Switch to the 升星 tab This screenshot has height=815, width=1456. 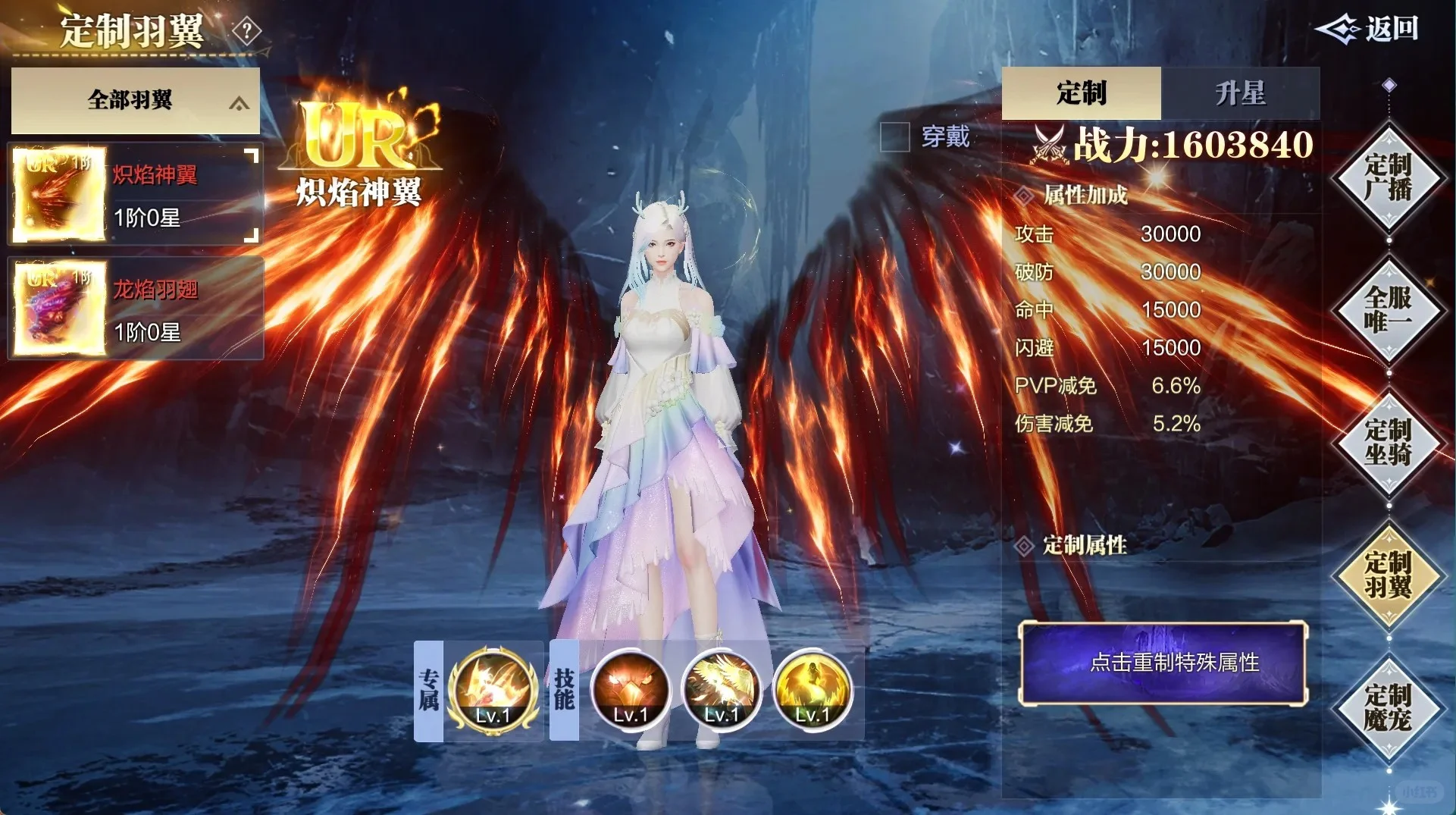(x=1240, y=92)
